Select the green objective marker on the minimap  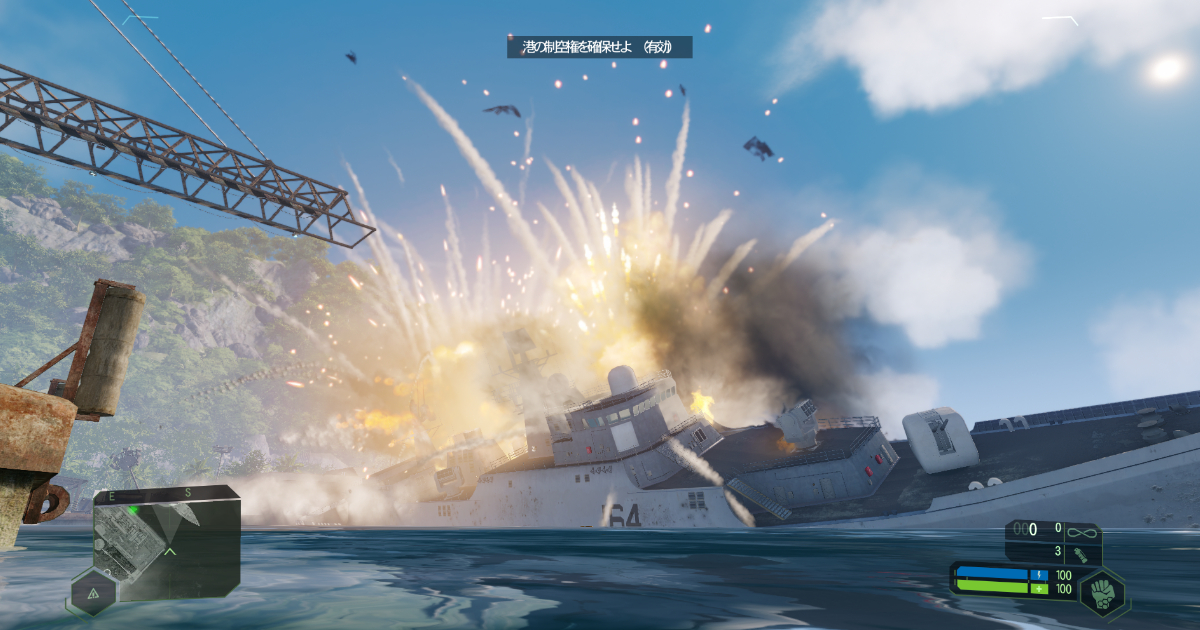(x=132, y=510)
